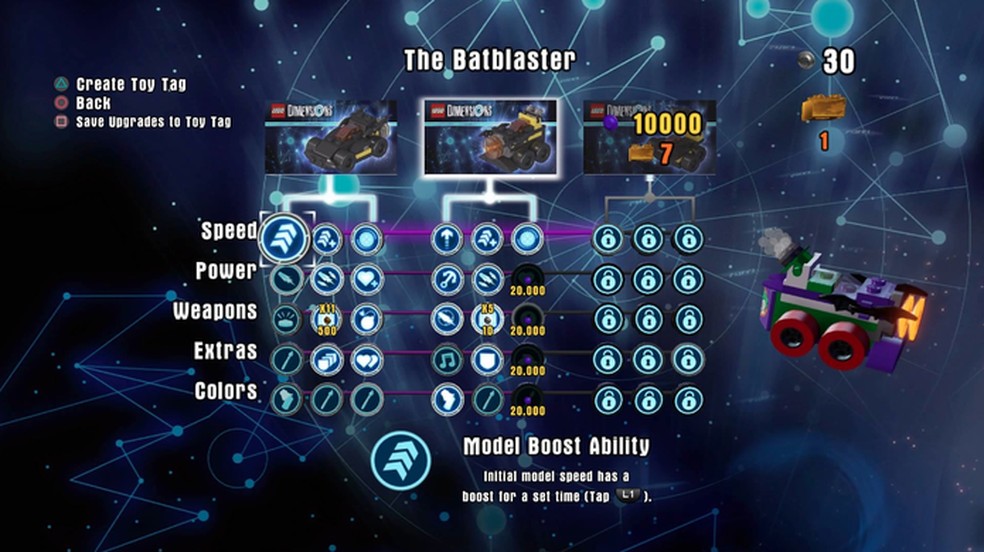Choose the x11 weapon upgrade costing 500

point(326,319)
